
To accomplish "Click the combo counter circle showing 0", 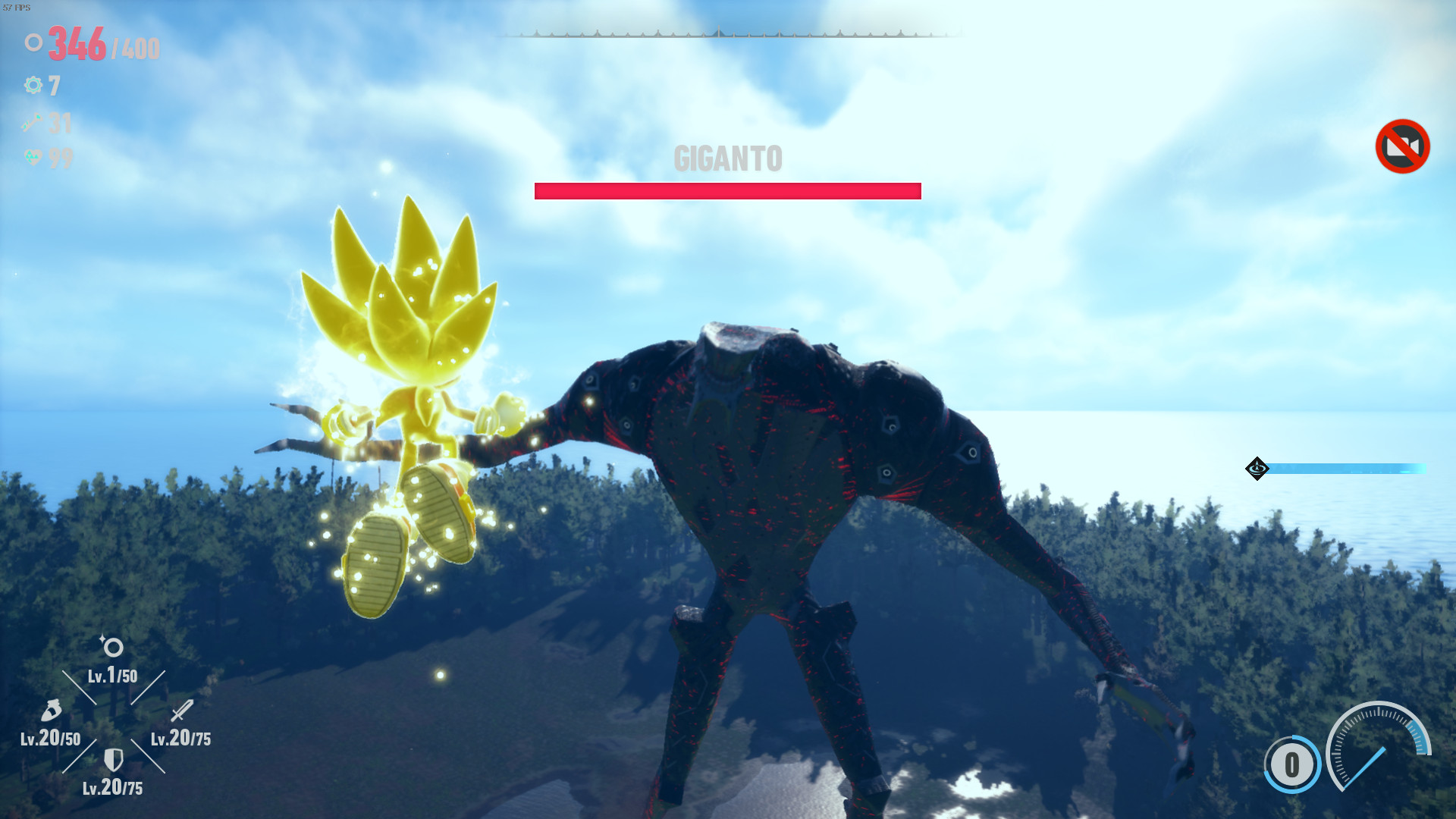I will [1291, 764].
